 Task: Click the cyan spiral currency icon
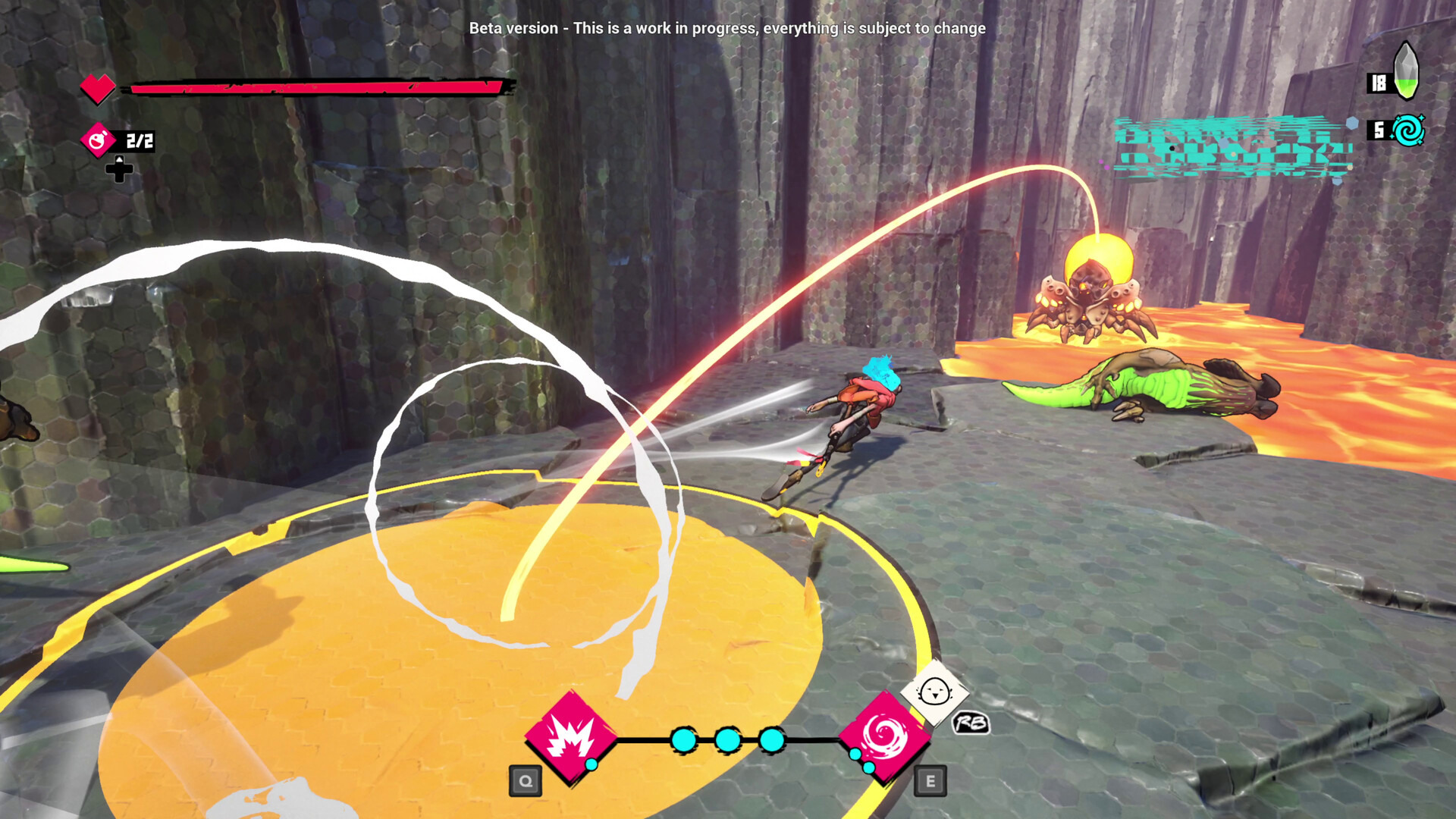tap(1408, 131)
